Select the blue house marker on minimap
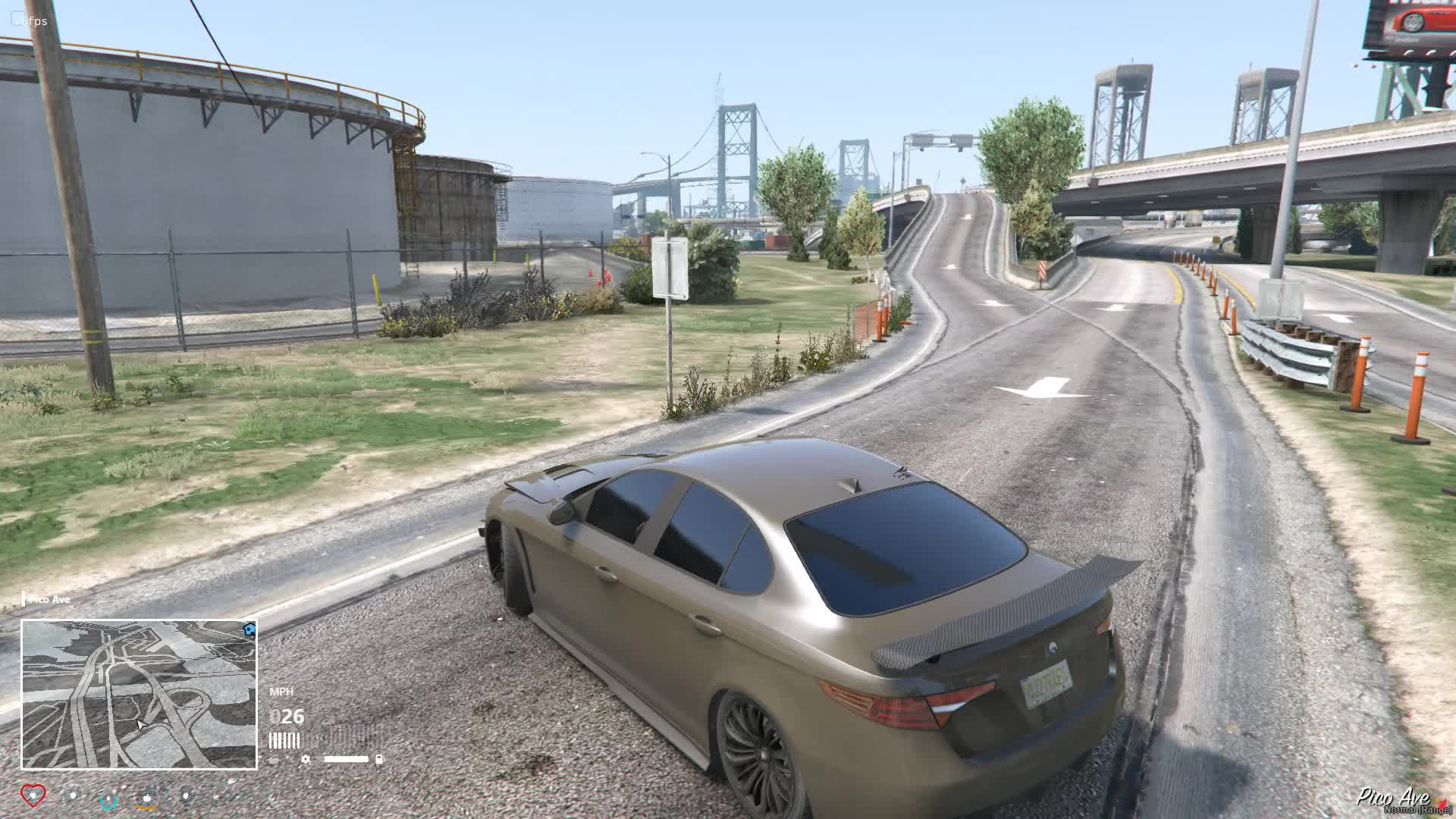 (x=249, y=629)
